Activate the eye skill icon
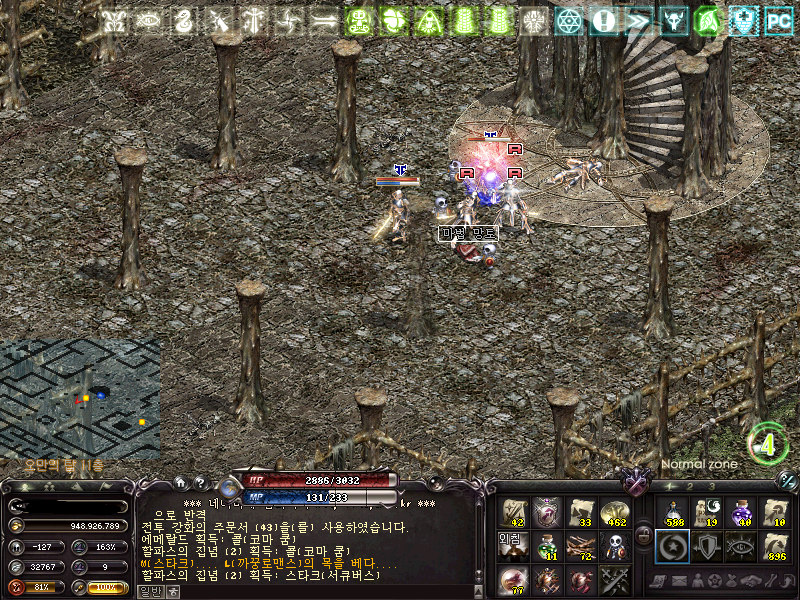This screenshot has height=600, width=800. (x=741, y=546)
